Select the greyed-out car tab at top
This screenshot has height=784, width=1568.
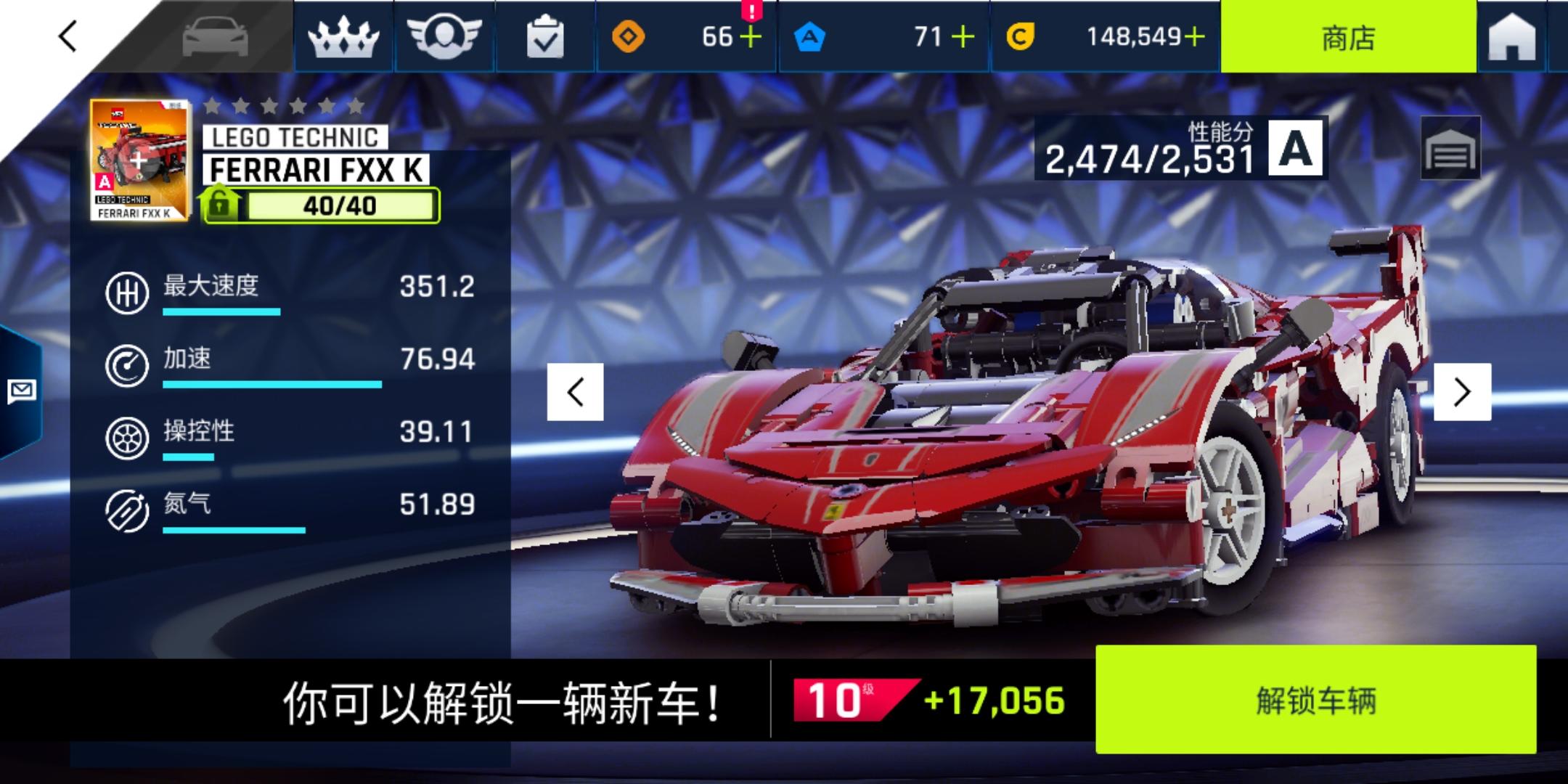click(214, 38)
